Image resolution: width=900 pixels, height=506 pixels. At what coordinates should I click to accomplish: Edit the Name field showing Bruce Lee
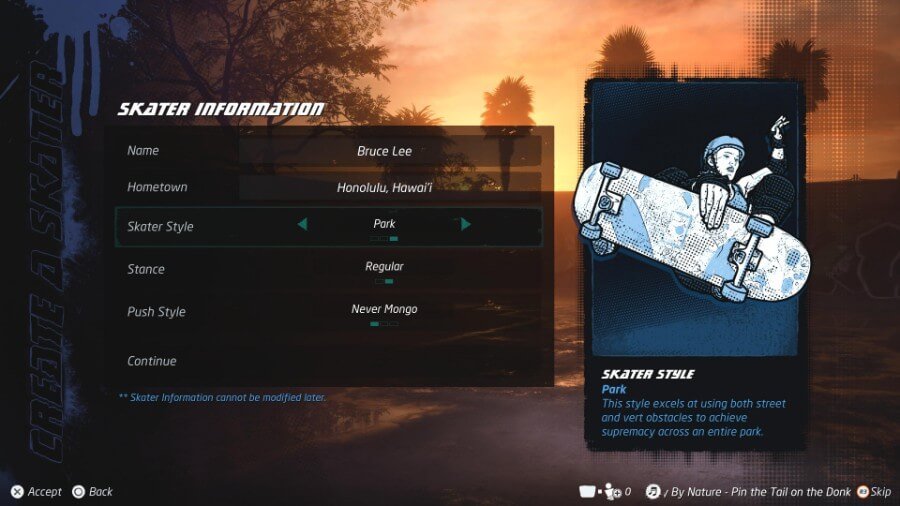[x=389, y=151]
